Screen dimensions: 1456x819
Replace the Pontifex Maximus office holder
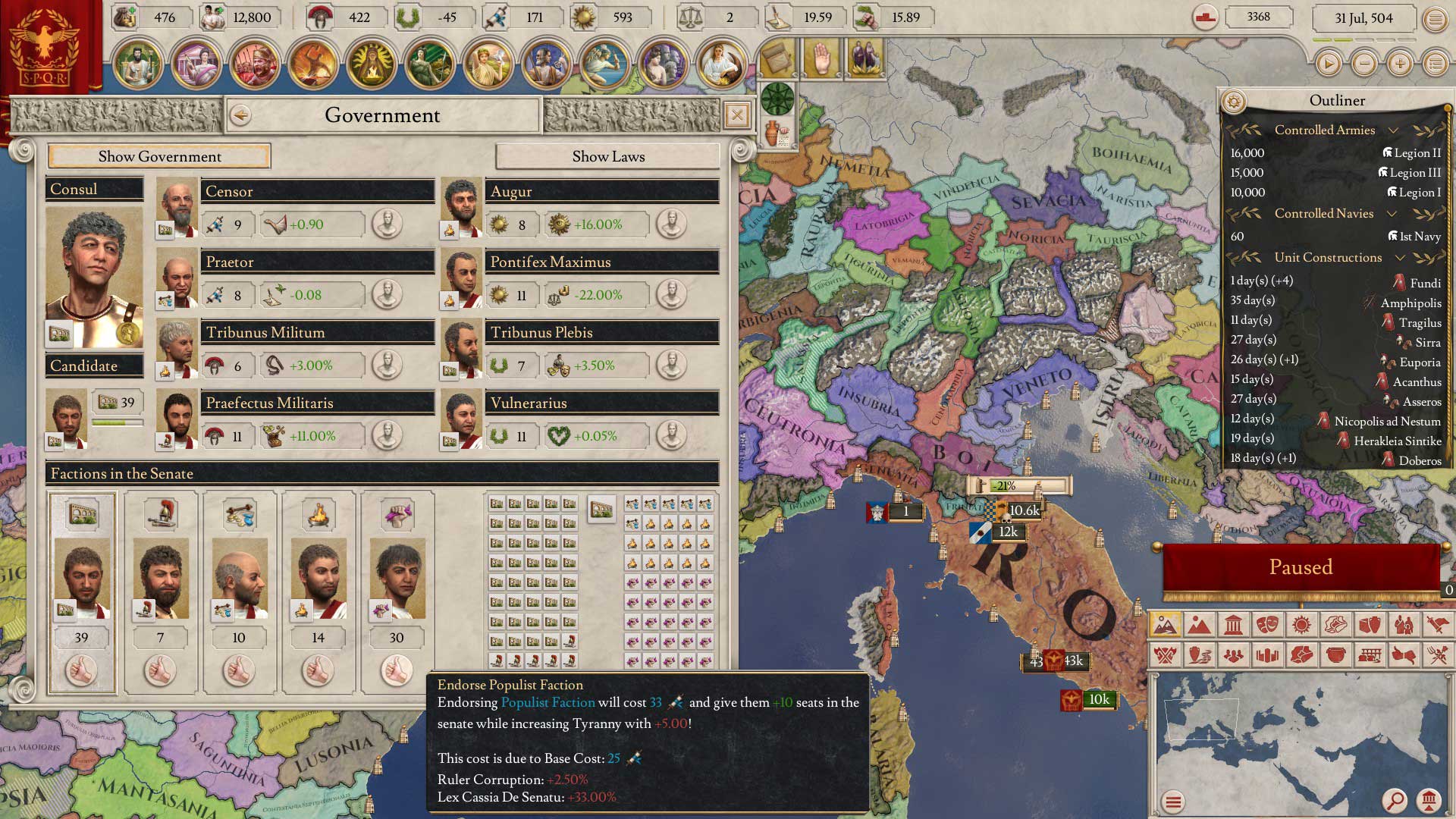click(x=671, y=295)
